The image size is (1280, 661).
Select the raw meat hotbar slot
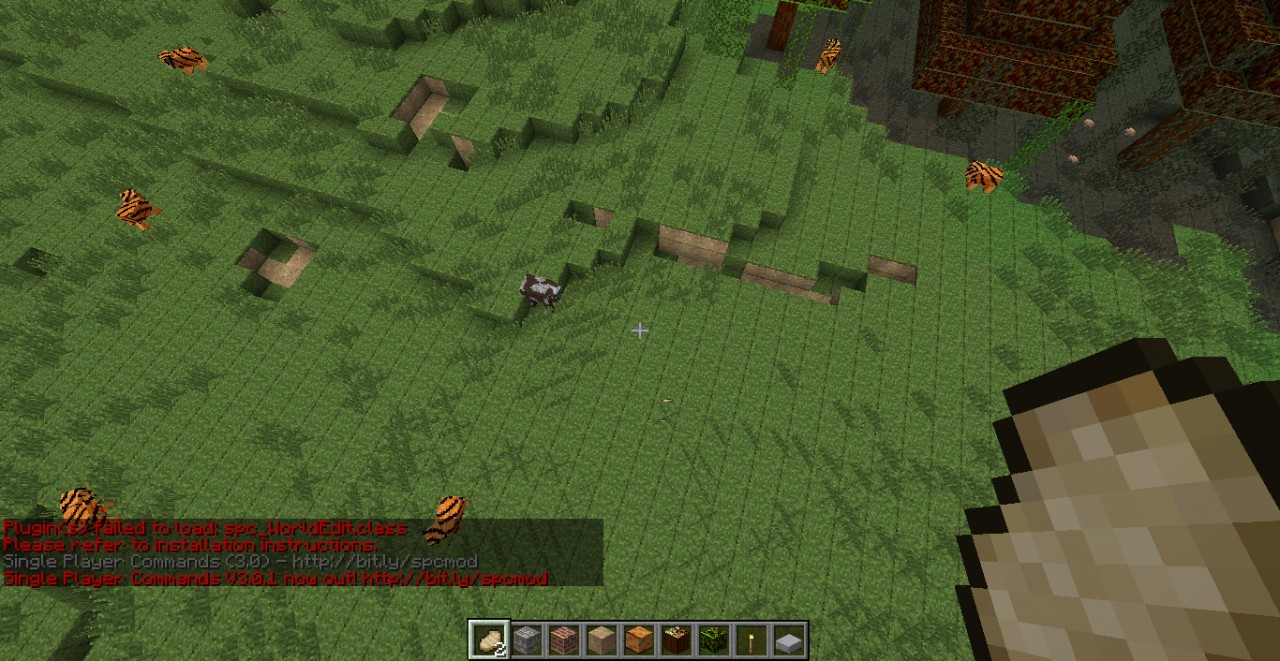click(489, 639)
